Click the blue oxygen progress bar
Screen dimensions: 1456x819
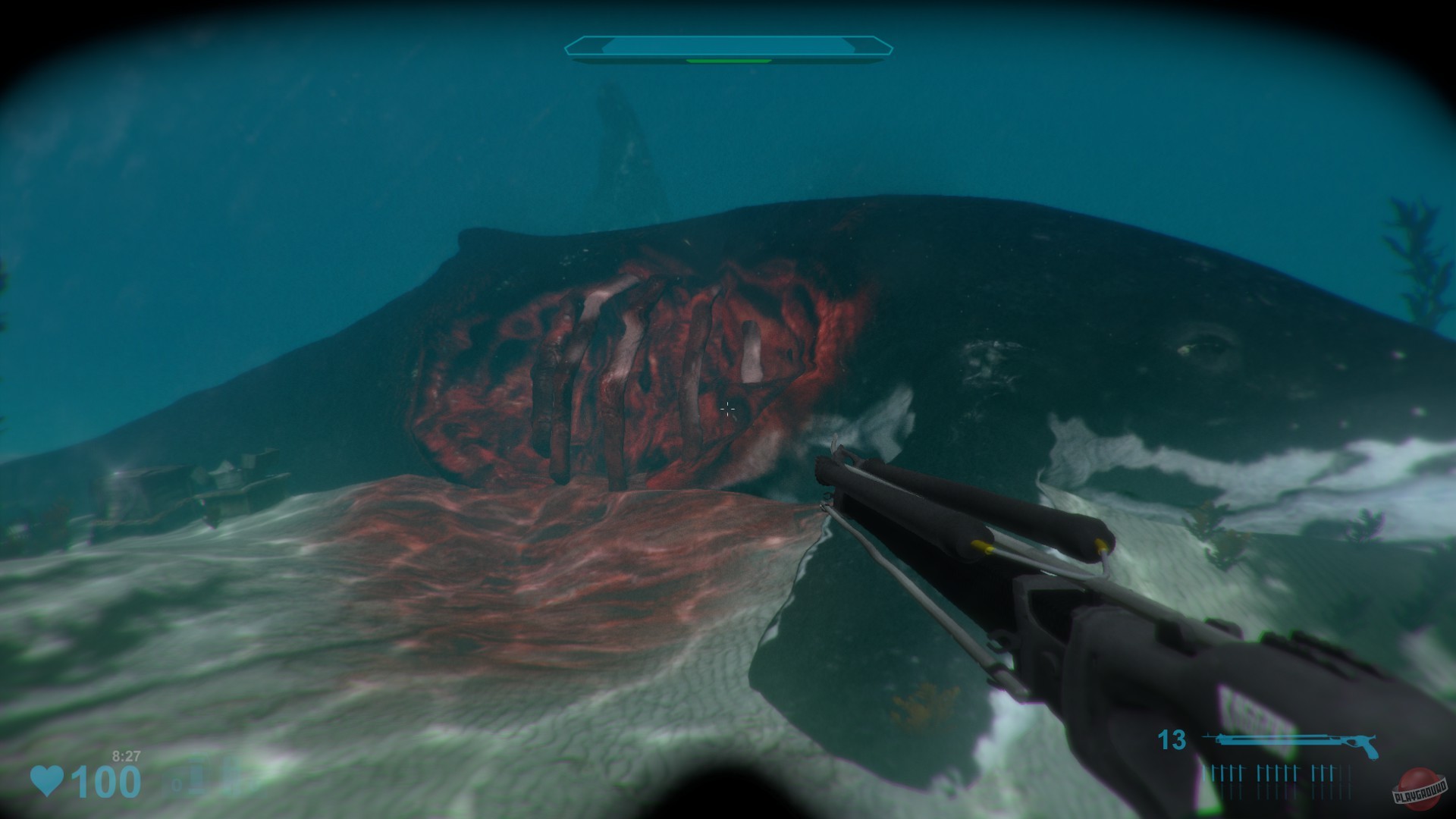point(728,45)
